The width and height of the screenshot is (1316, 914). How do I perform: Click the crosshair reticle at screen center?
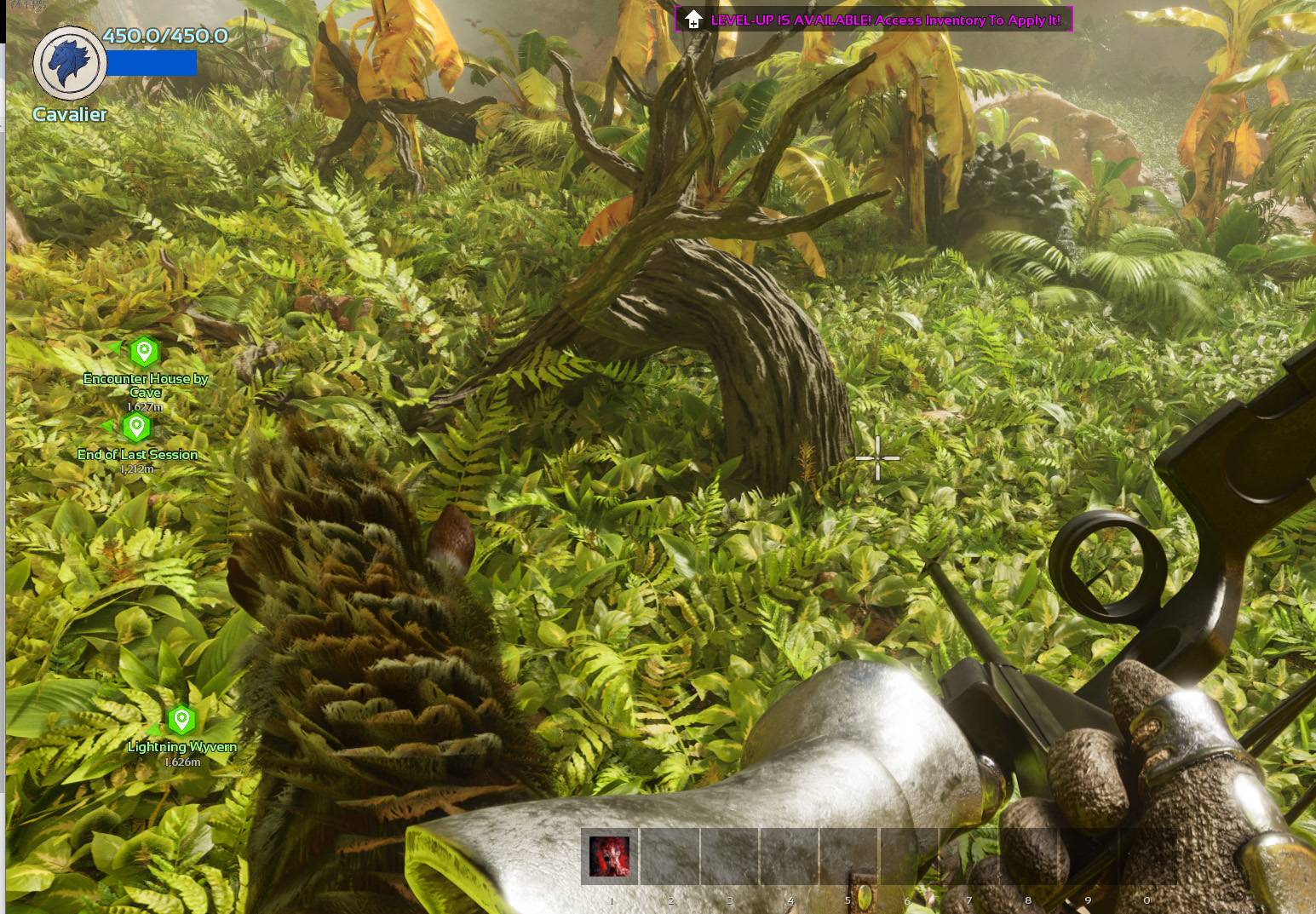(877, 458)
